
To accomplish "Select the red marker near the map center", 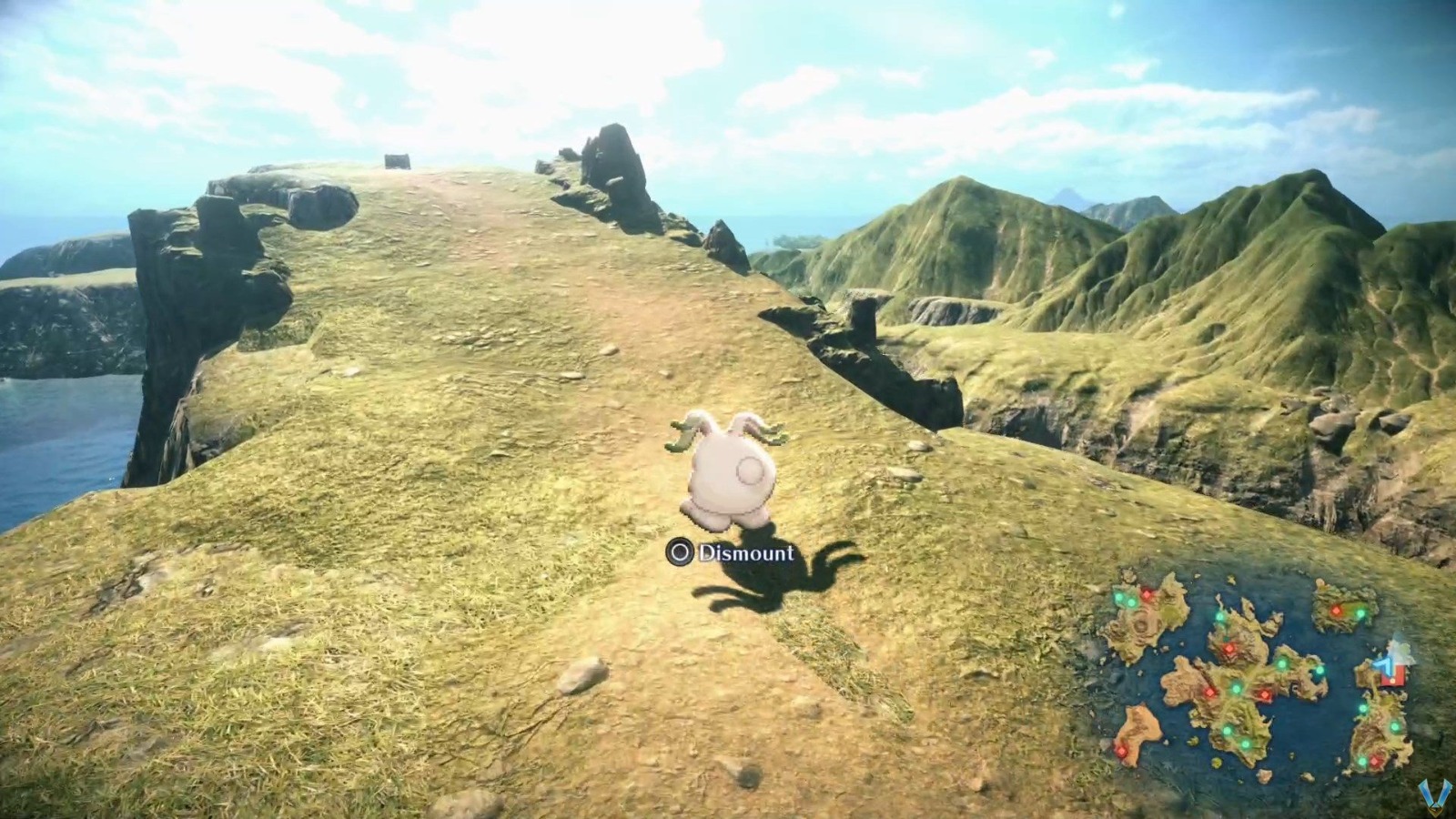I will click(1264, 694).
